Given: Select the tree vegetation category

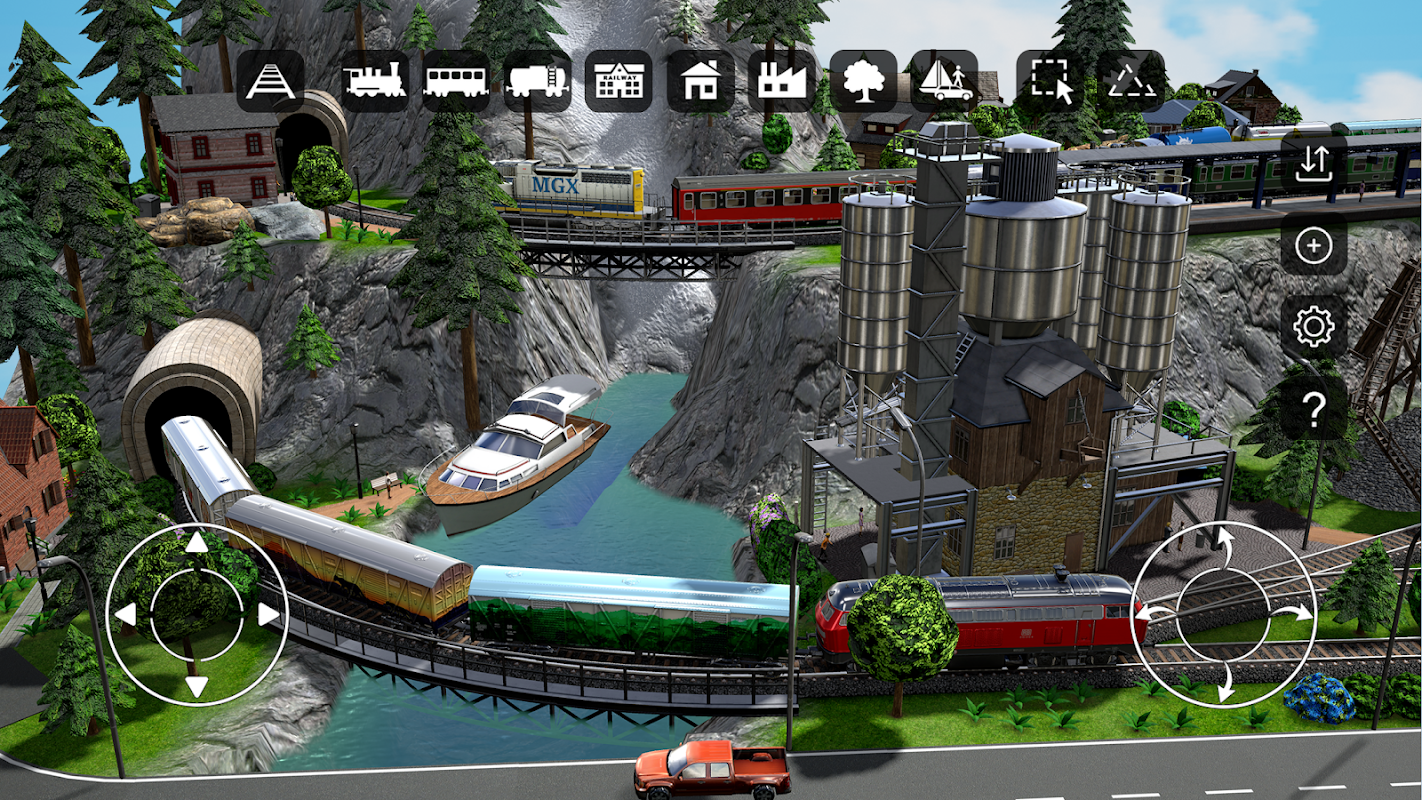Looking at the screenshot, I should (863, 81).
